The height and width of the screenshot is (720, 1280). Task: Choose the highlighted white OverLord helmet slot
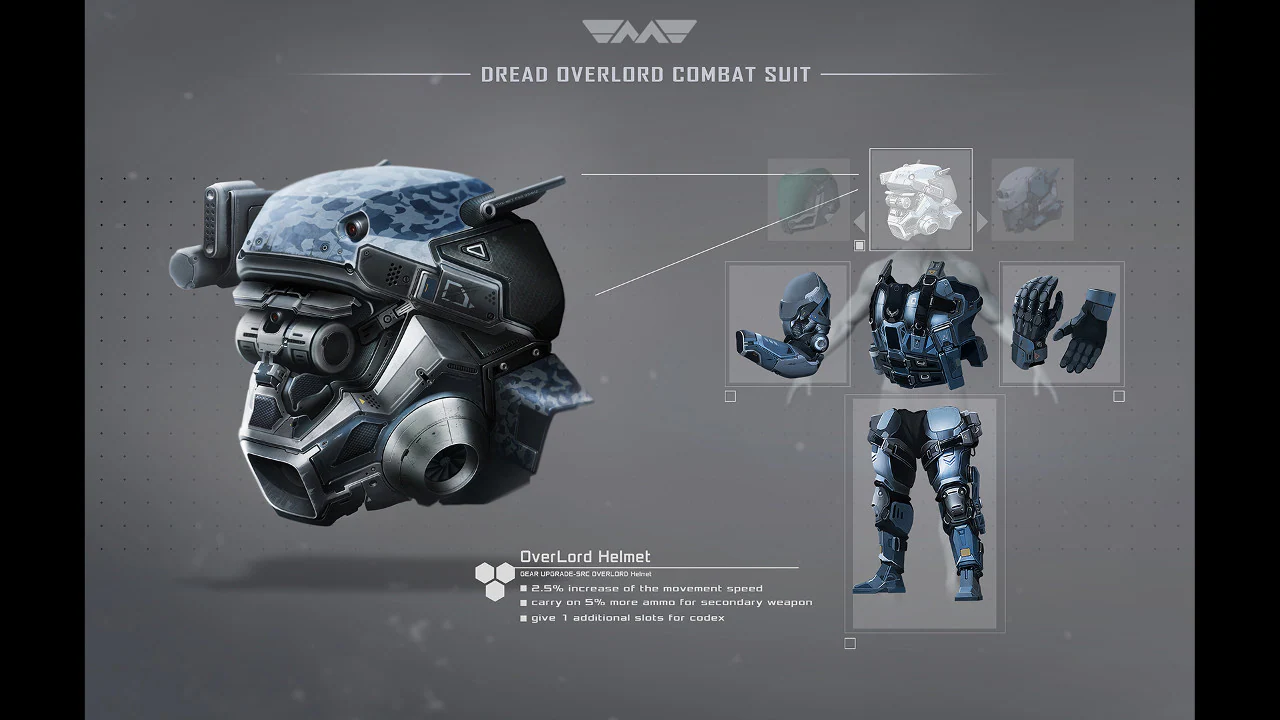tap(921, 199)
